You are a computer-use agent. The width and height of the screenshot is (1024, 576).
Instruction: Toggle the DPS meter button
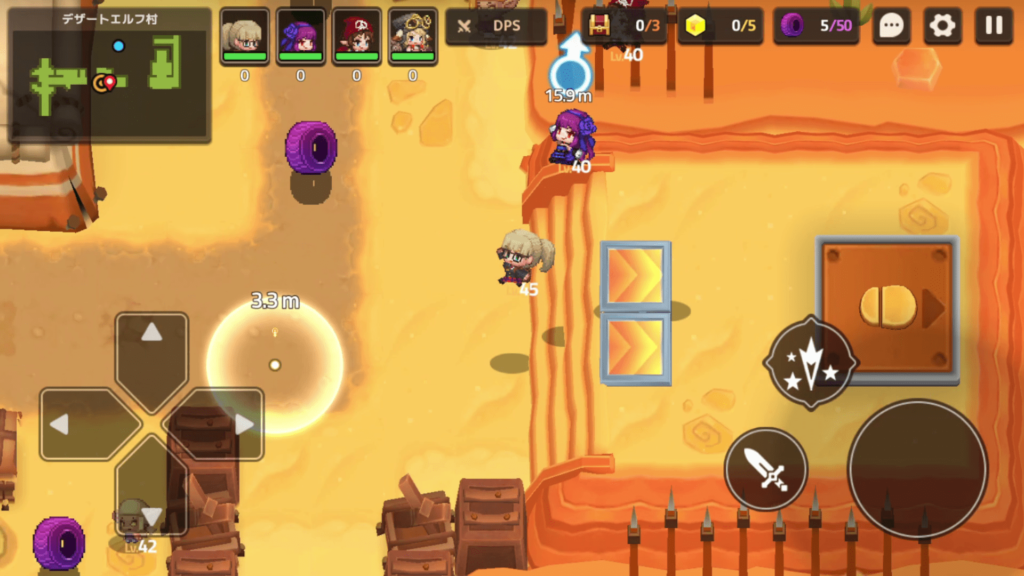tap(496, 27)
